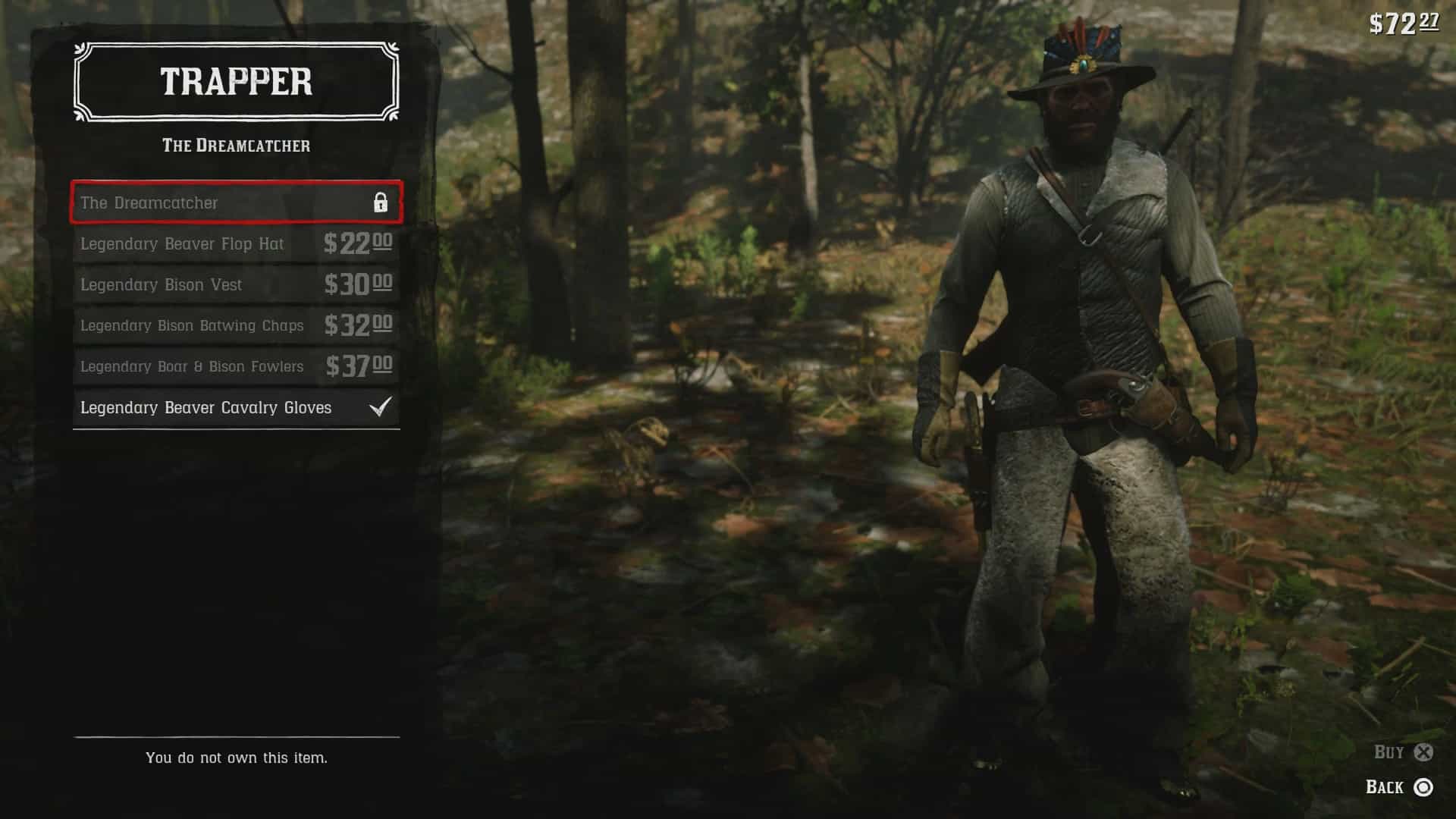Click the $37.00 price on the Fowlers
This screenshot has height=819, width=1456.
(x=358, y=366)
